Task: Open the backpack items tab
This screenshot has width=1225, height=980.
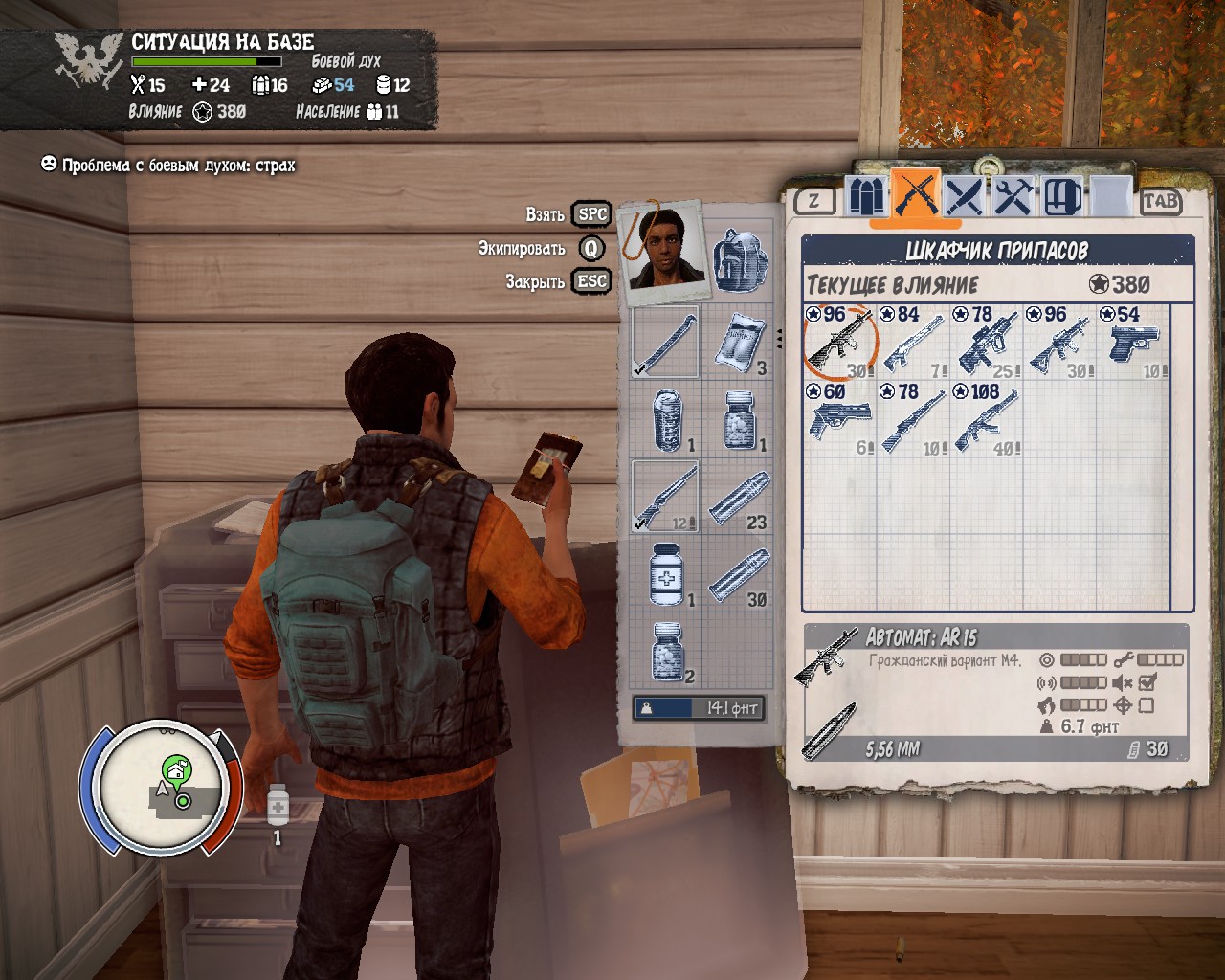Action: pos(1062,197)
